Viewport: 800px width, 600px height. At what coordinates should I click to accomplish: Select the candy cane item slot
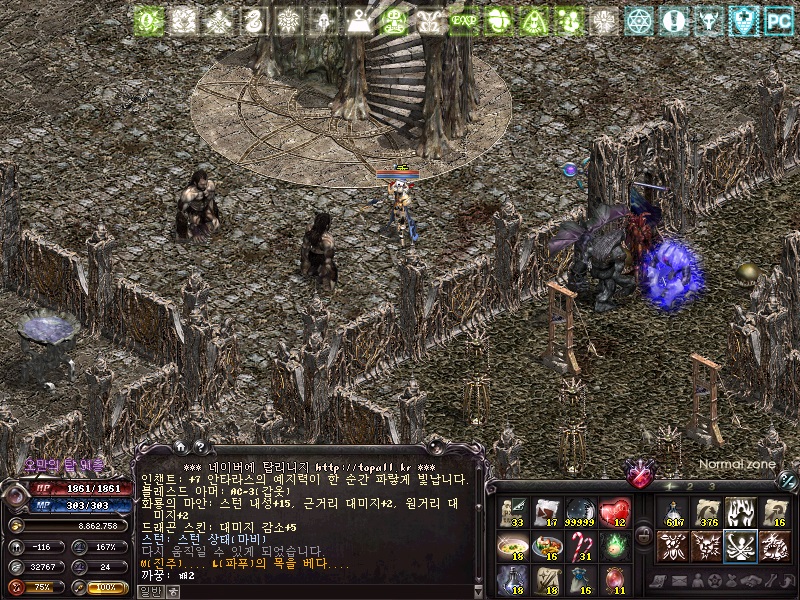[580, 546]
